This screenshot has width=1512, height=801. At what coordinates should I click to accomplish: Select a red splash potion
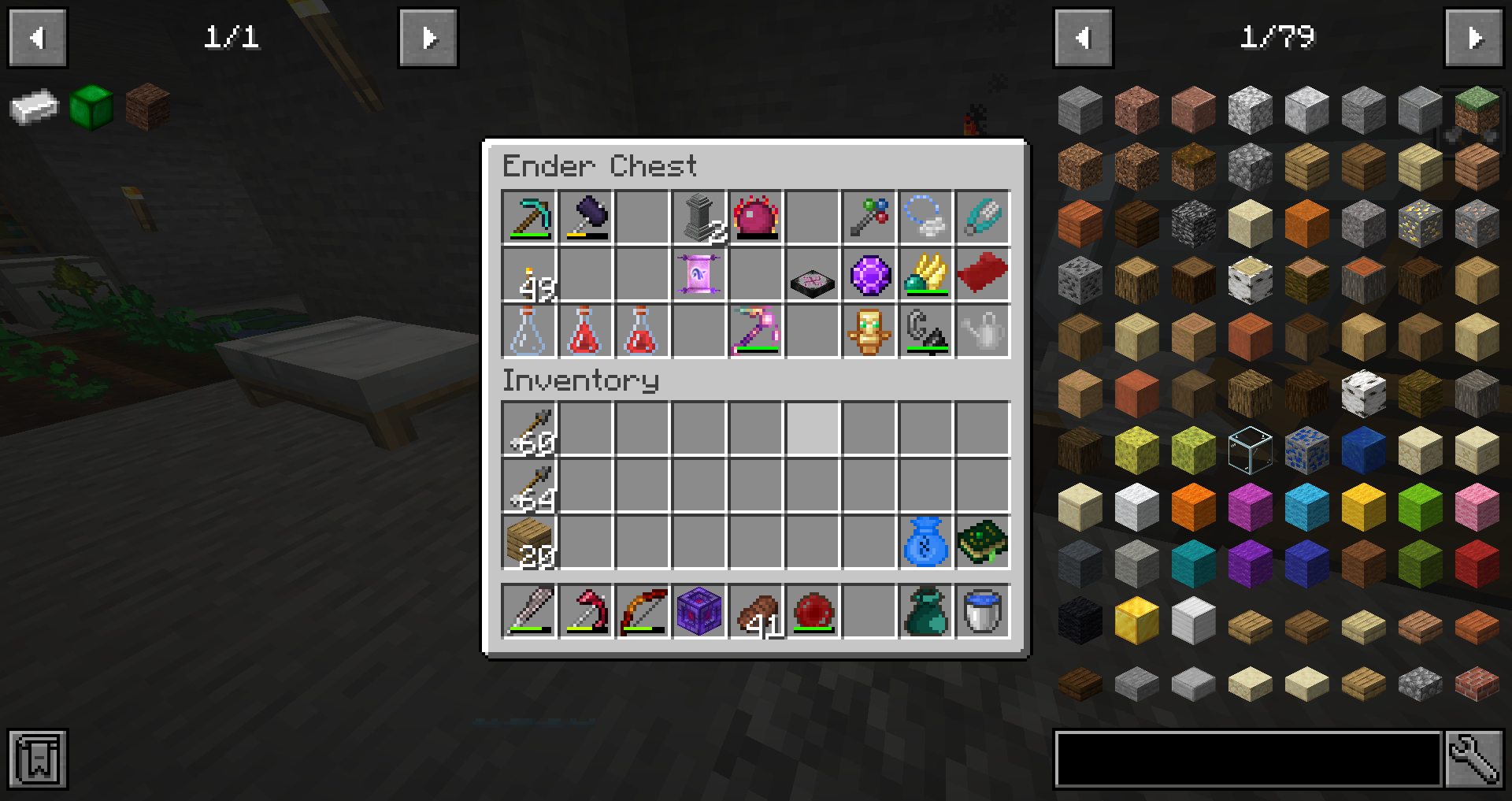tap(586, 331)
